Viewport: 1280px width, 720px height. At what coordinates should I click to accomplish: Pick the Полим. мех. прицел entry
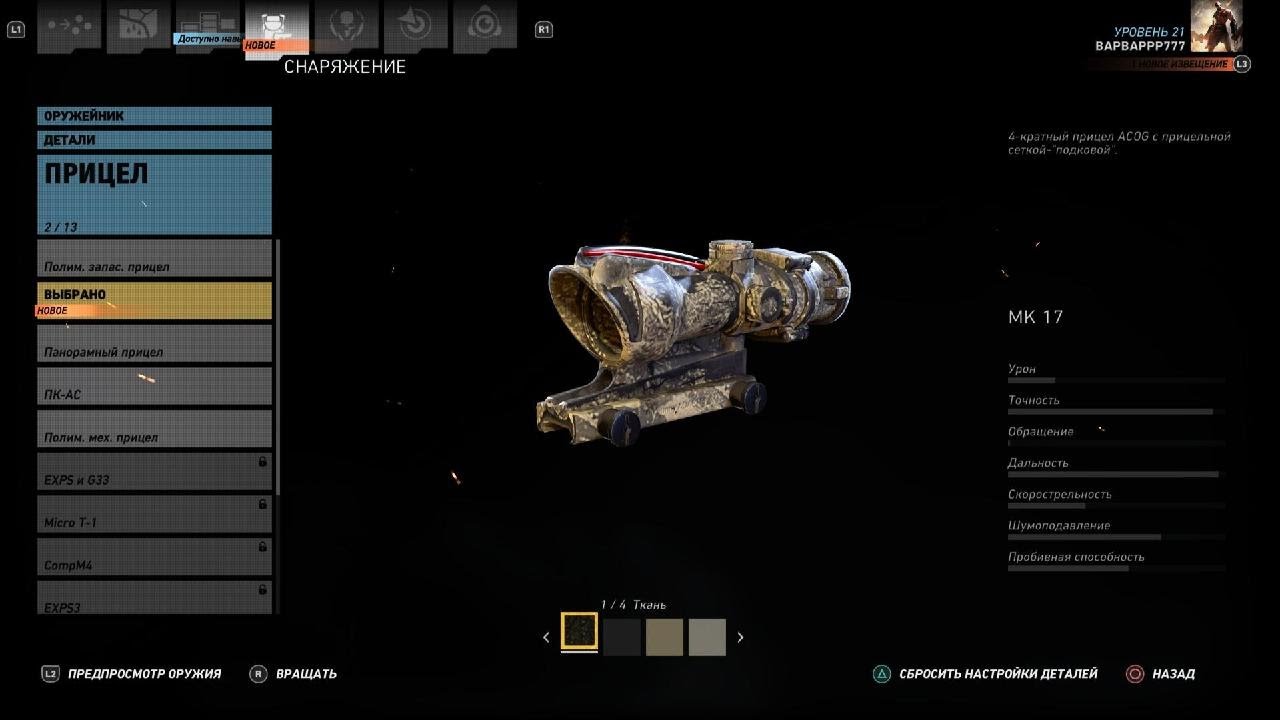(x=154, y=429)
